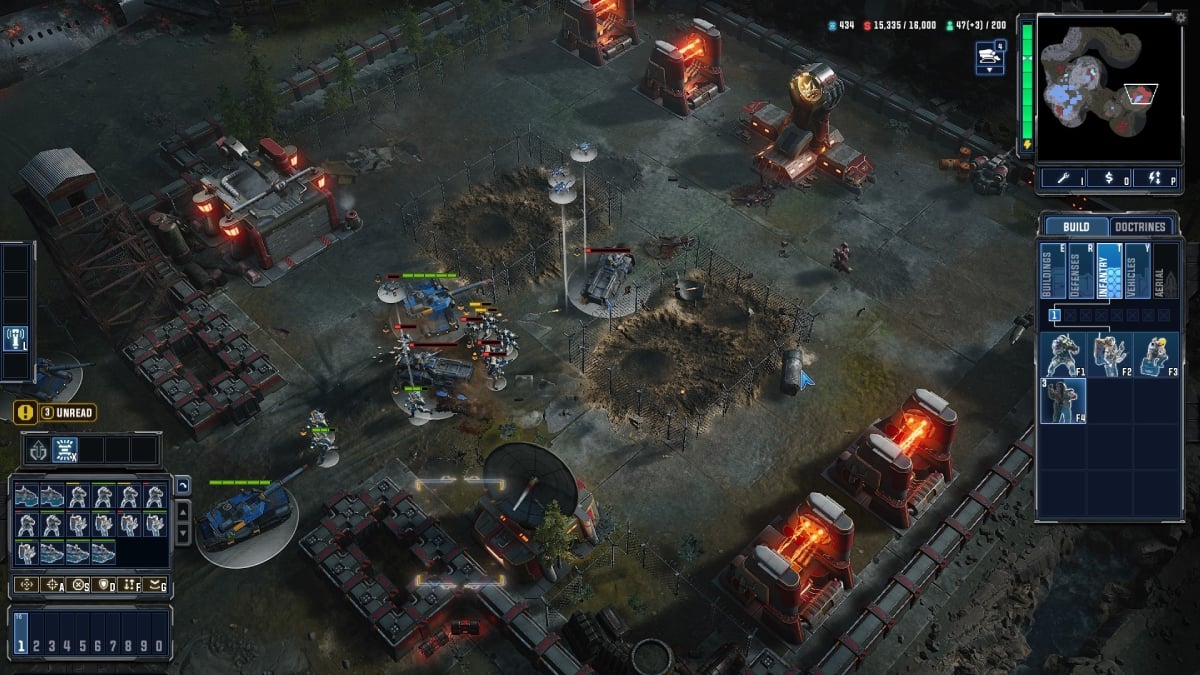The width and height of the screenshot is (1200, 675).
Task: Activate the shield guard command marked D
Action: 104,585
